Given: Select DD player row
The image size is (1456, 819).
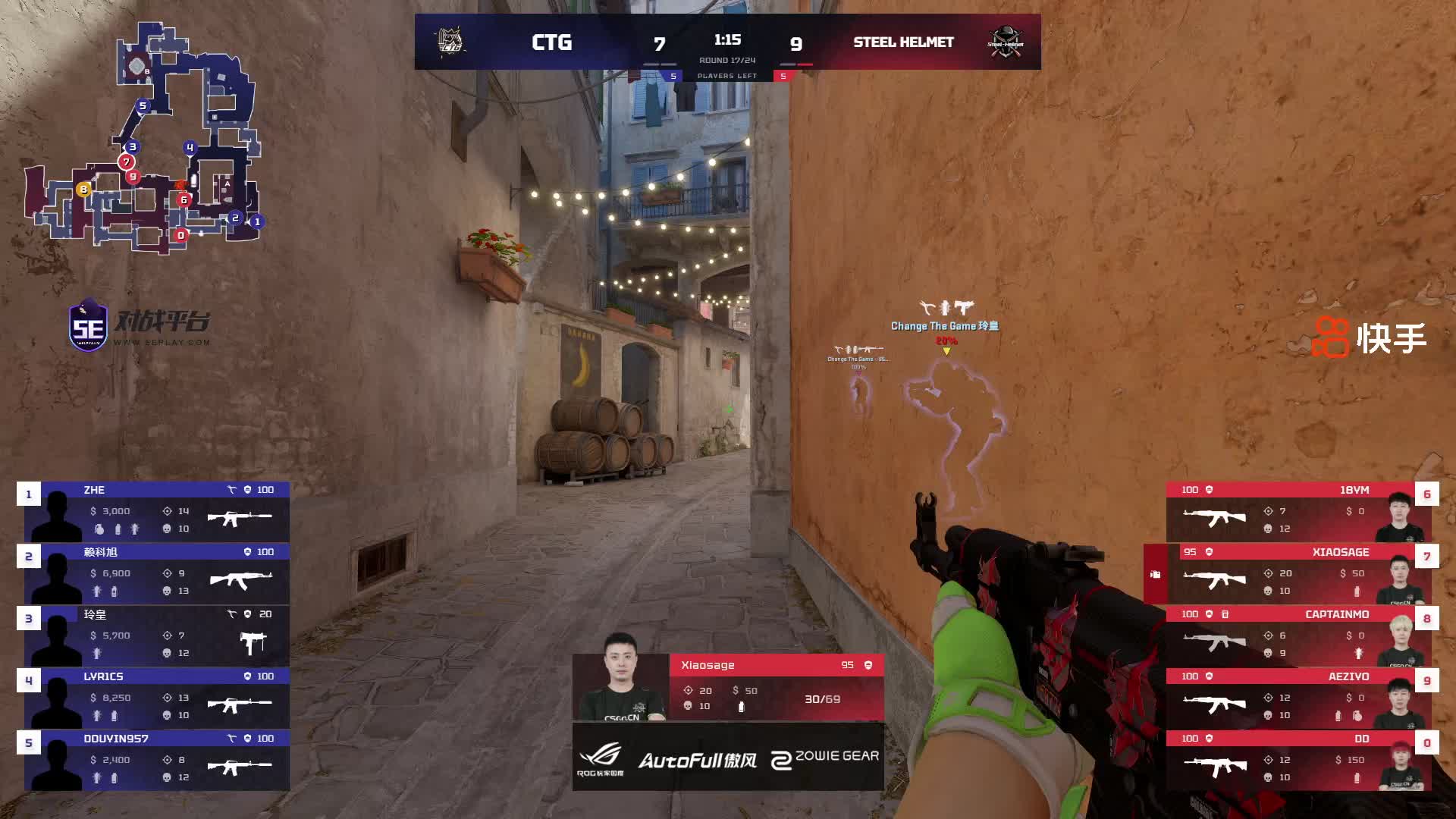Looking at the screenshot, I should click(x=1297, y=760).
